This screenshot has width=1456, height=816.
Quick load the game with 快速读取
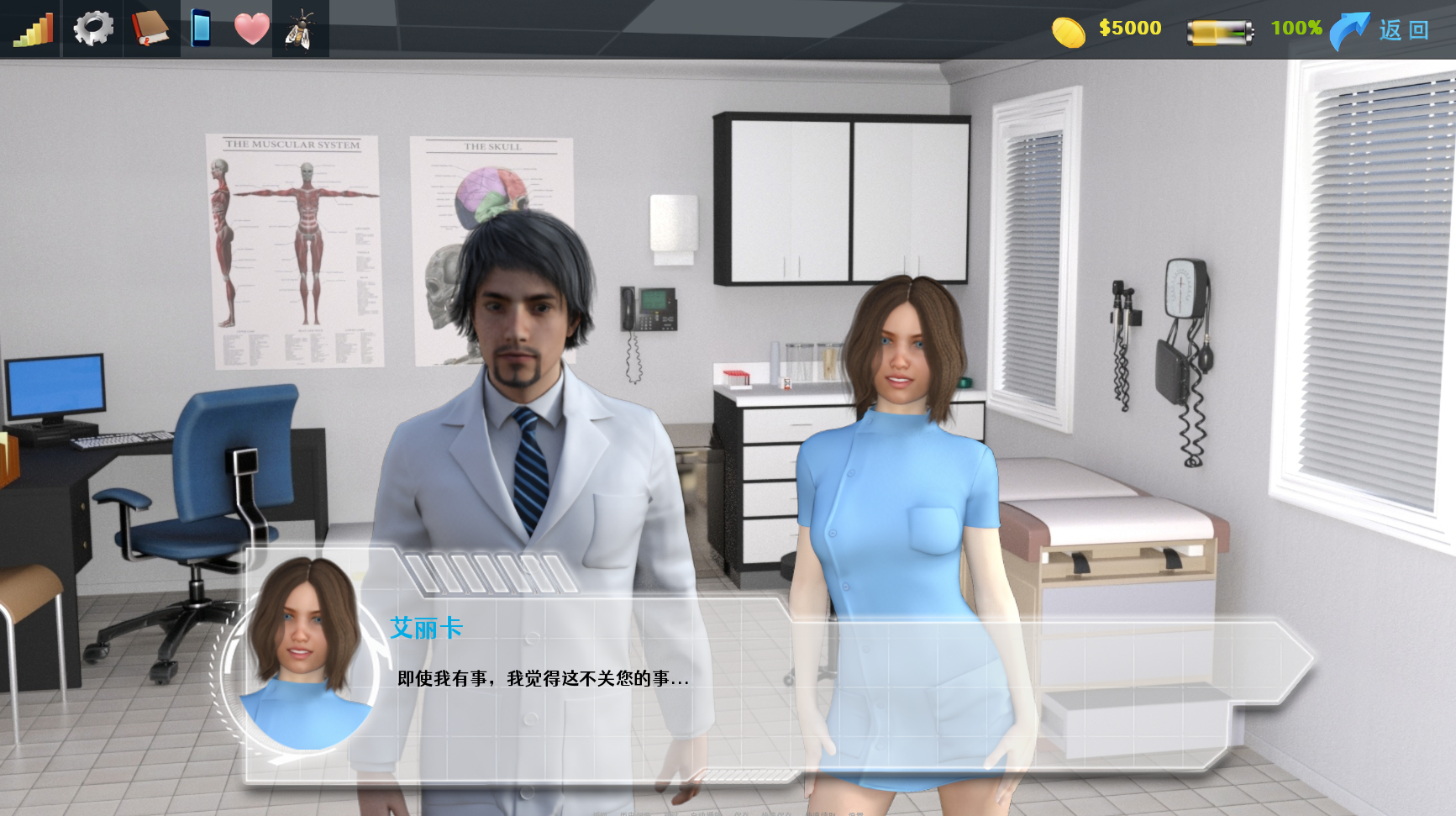pos(819,813)
